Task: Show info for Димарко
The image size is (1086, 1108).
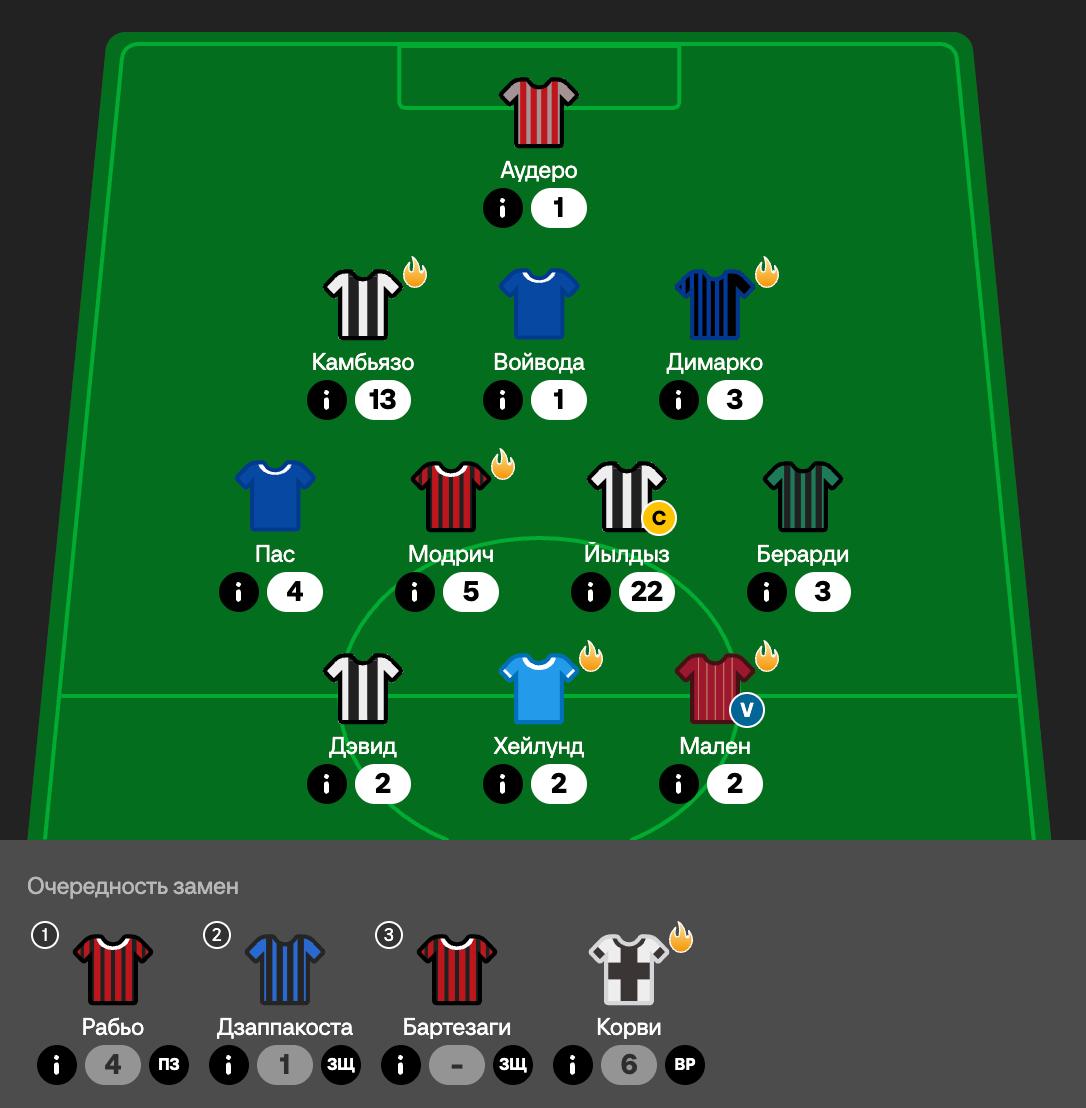Action: [x=679, y=401]
